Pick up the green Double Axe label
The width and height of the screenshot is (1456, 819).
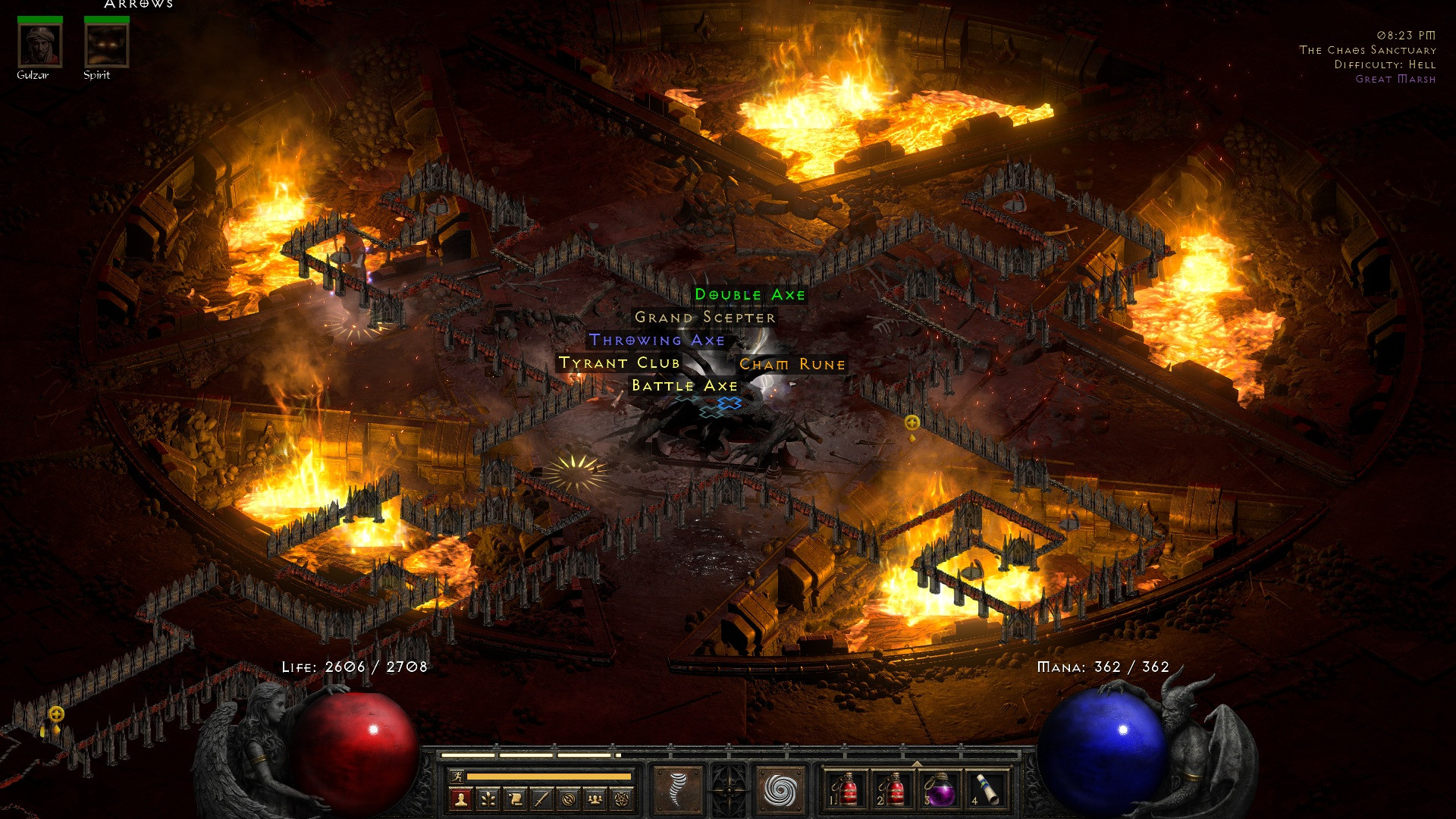750,295
